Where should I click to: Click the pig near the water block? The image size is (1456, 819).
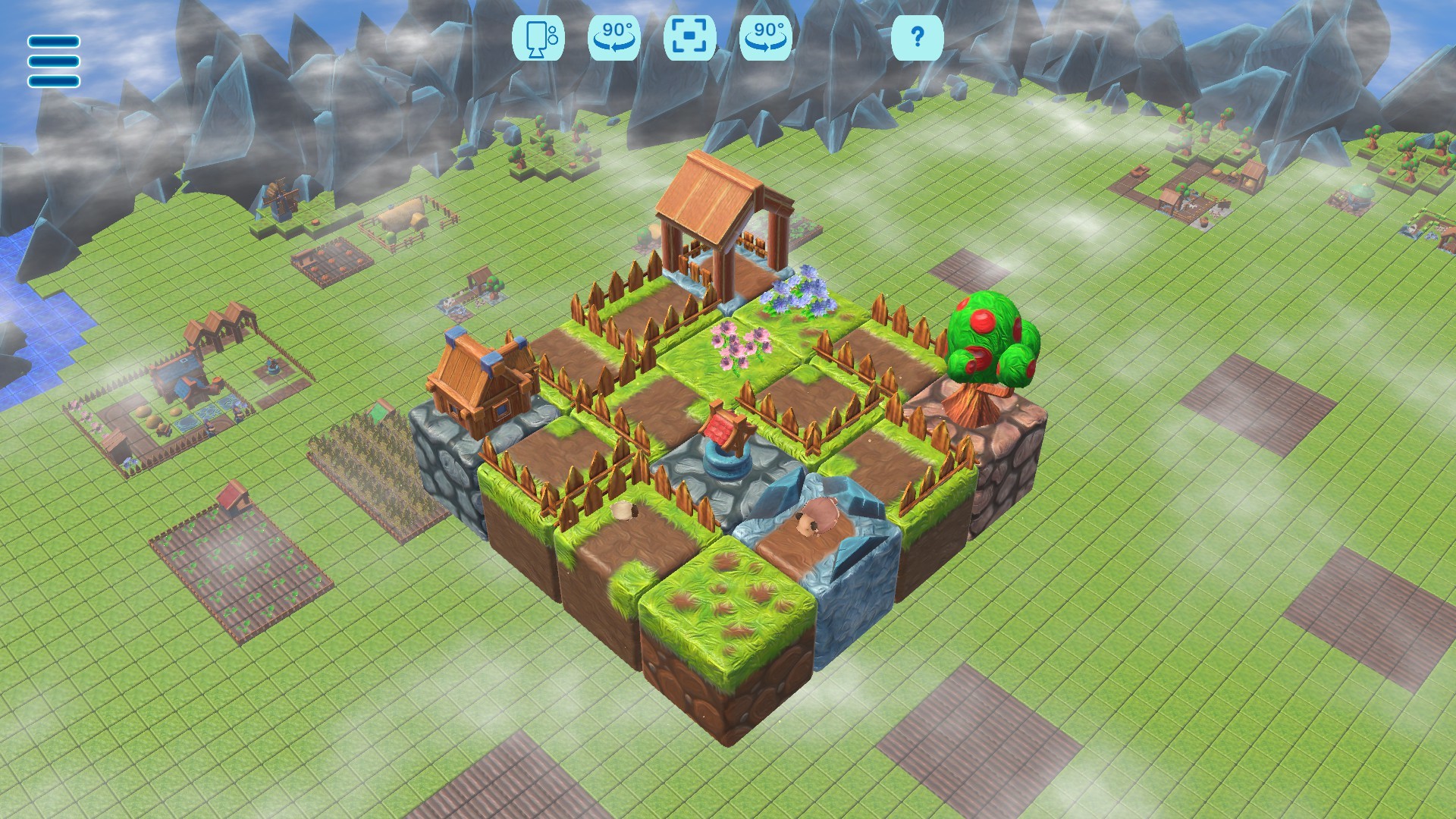[x=819, y=514]
